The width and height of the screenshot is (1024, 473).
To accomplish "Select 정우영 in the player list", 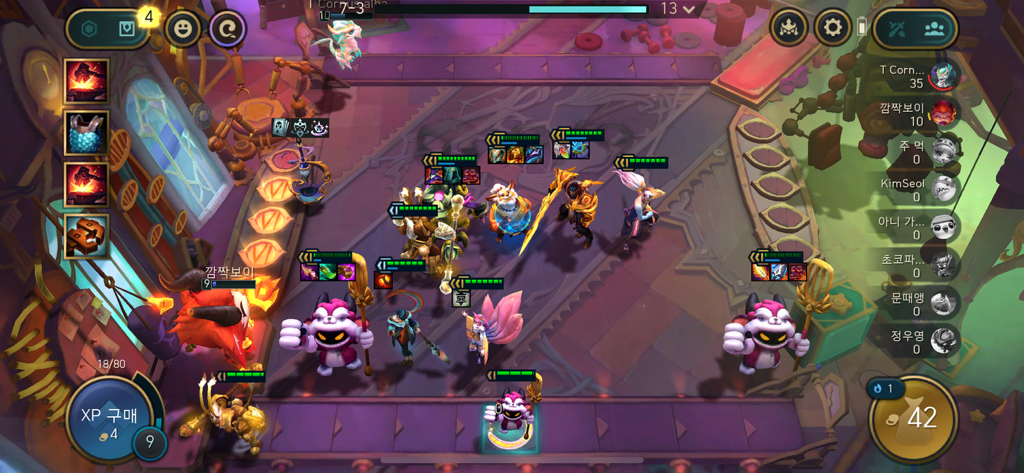I will point(940,342).
